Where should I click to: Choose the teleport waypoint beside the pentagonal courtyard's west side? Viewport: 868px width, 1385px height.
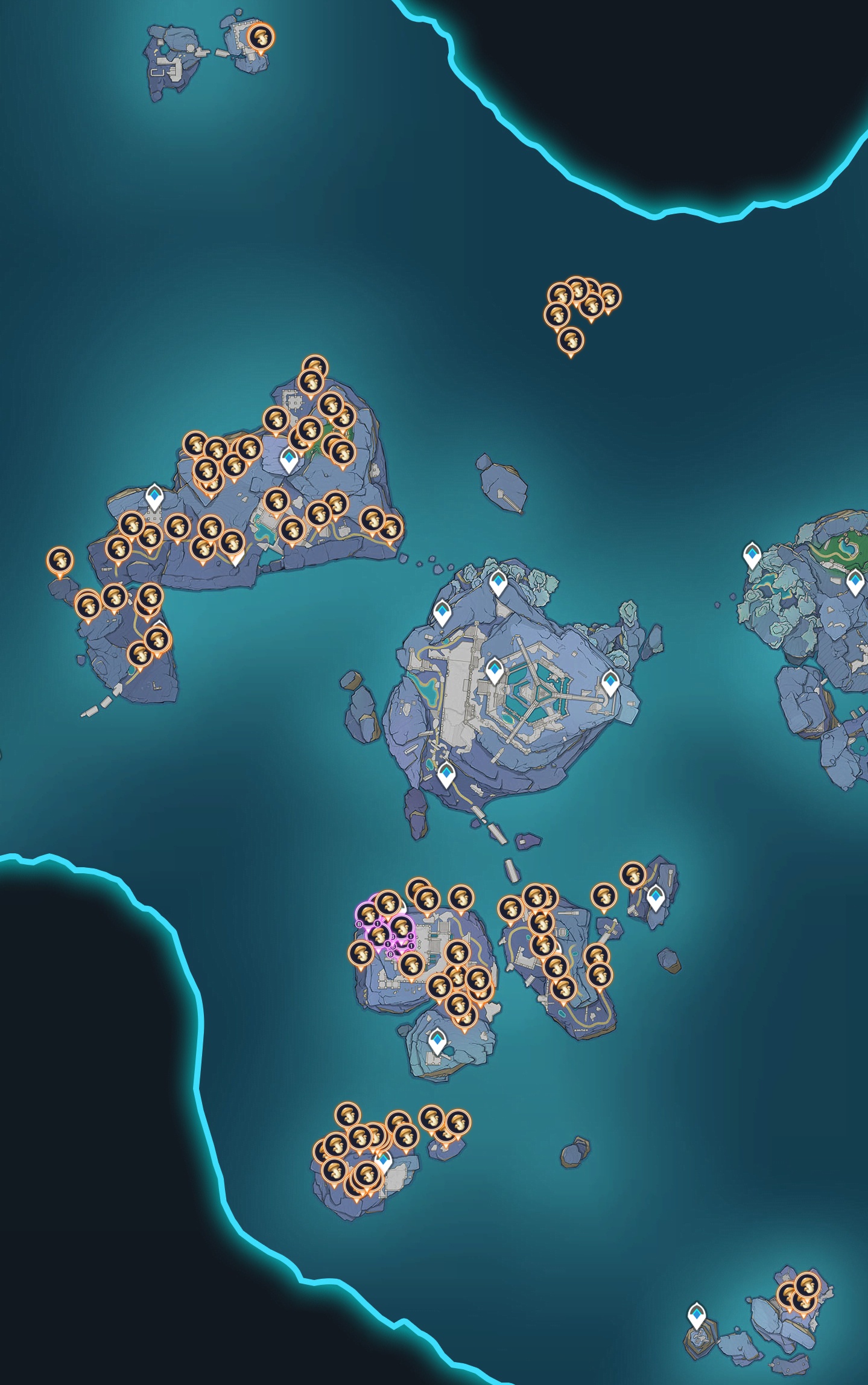point(495,670)
